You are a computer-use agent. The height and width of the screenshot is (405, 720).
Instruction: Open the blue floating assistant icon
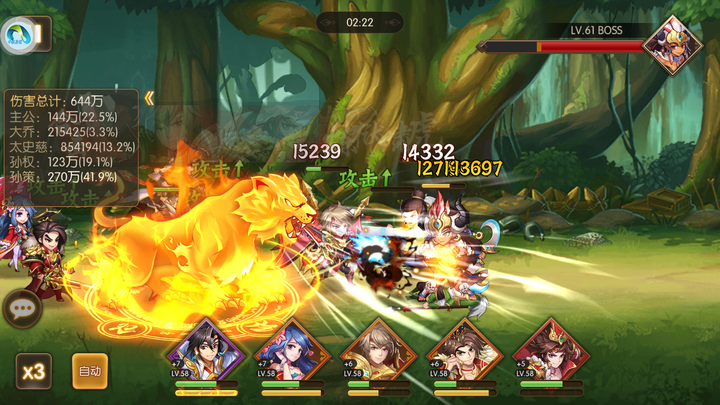point(16,37)
